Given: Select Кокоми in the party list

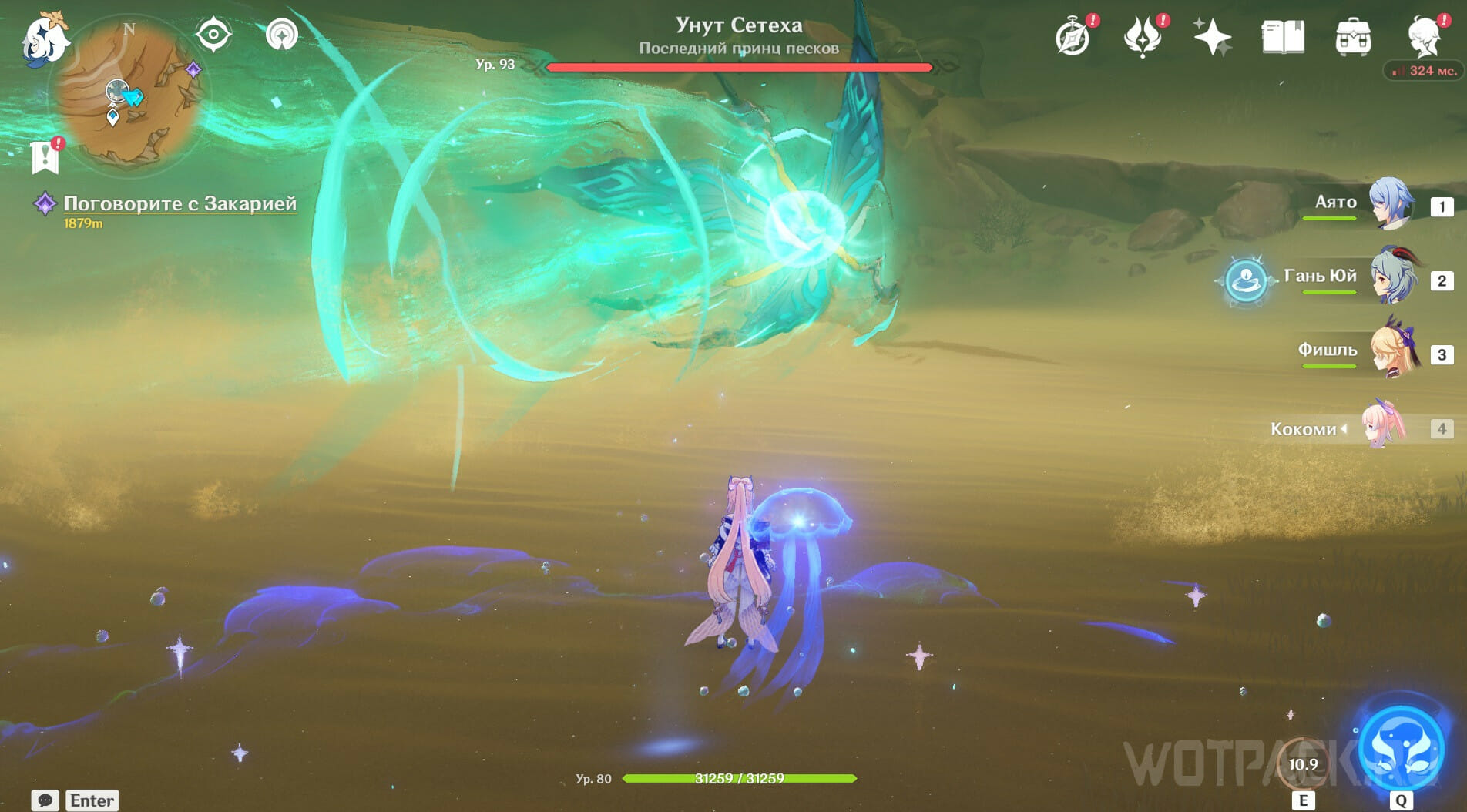Looking at the screenshot, I should coord(1382,426).
